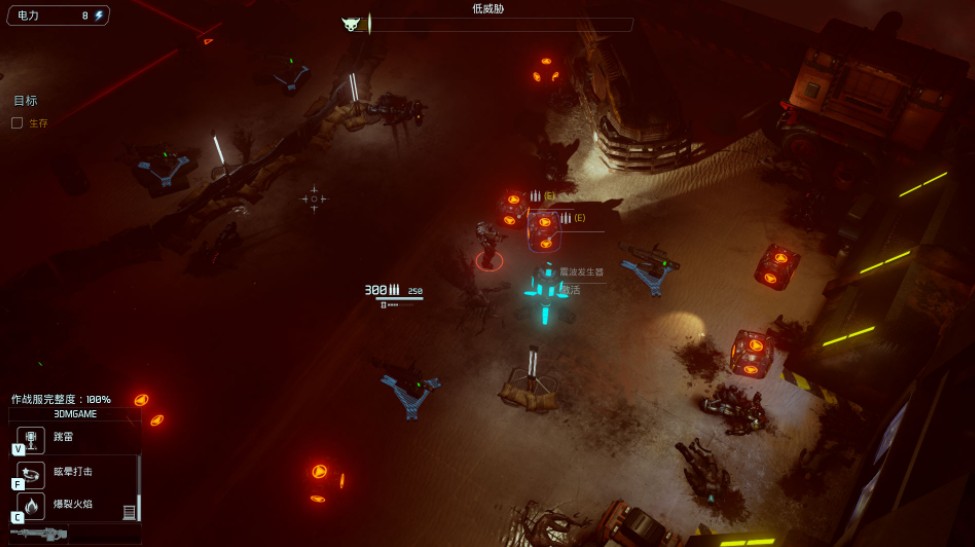Select the equipped rifle weapon slot
The height and width of the screenshot is (547, 975).
[40, 534]
